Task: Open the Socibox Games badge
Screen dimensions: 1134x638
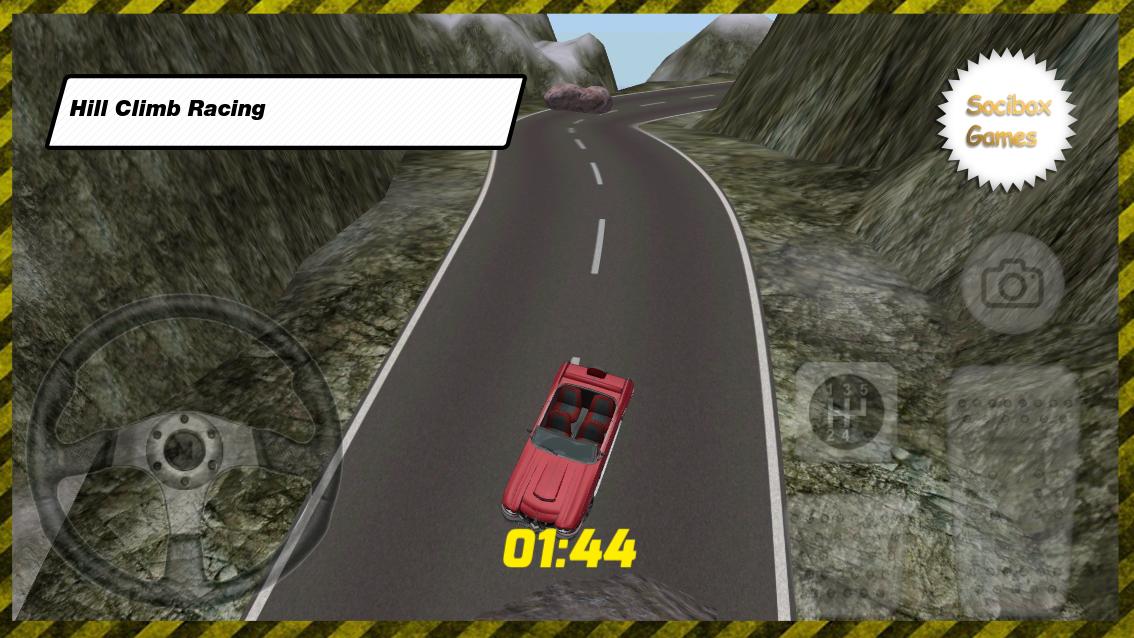Action: (x=1006, y=122)
